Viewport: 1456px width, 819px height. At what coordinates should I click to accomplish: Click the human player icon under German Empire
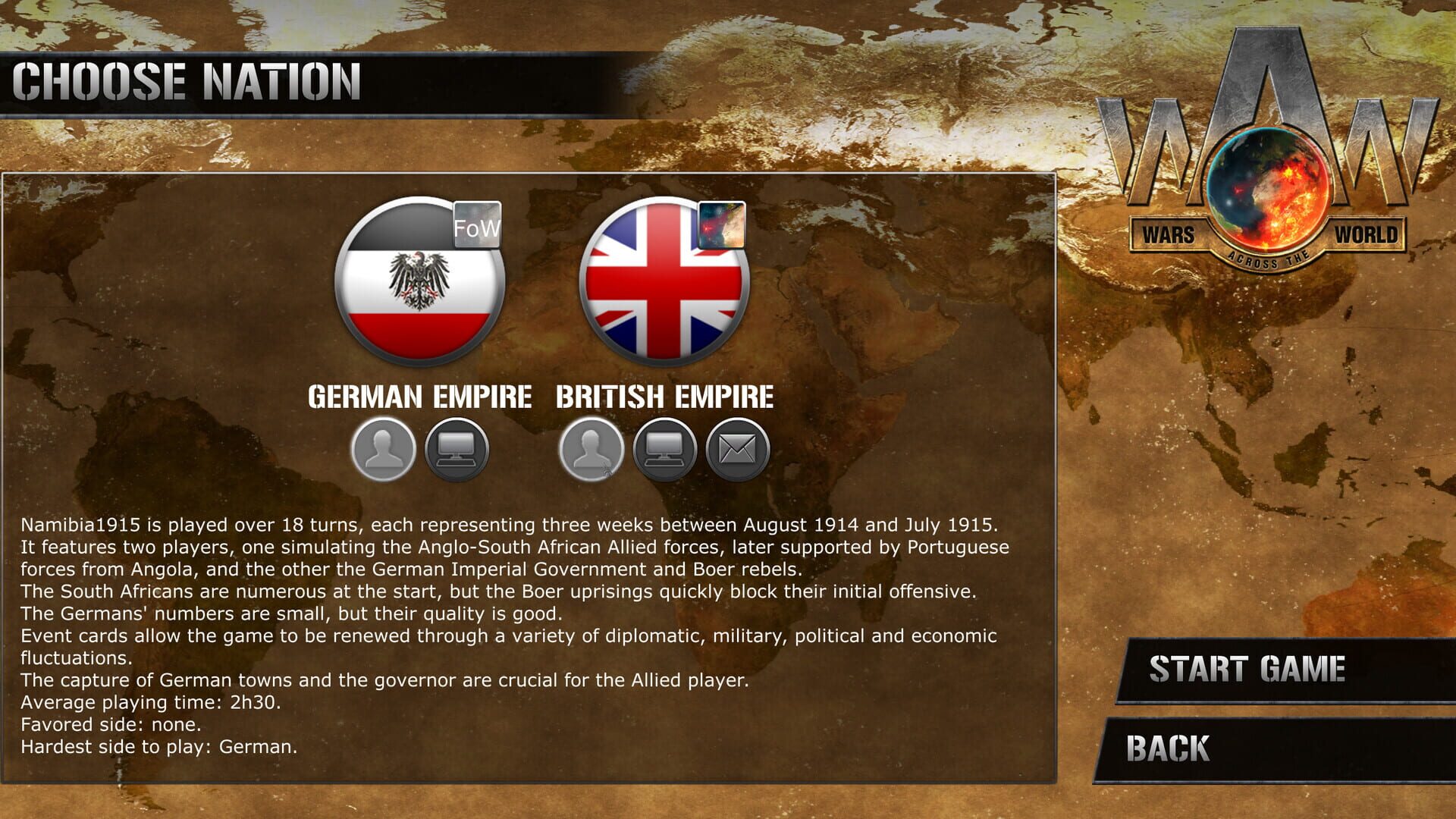click(x=382, y=449)
